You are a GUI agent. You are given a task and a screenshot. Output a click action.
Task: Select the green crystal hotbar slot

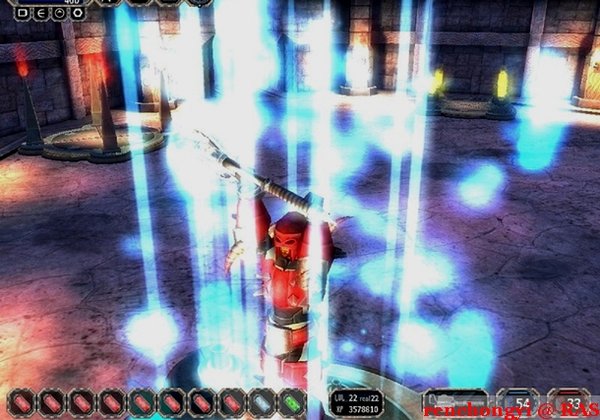coord(292,404)
